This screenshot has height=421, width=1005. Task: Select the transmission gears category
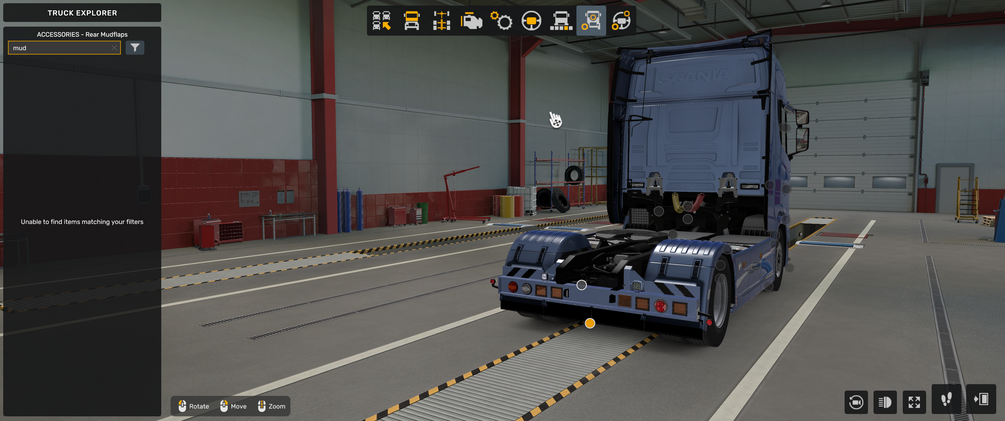(x=501, y=21)
